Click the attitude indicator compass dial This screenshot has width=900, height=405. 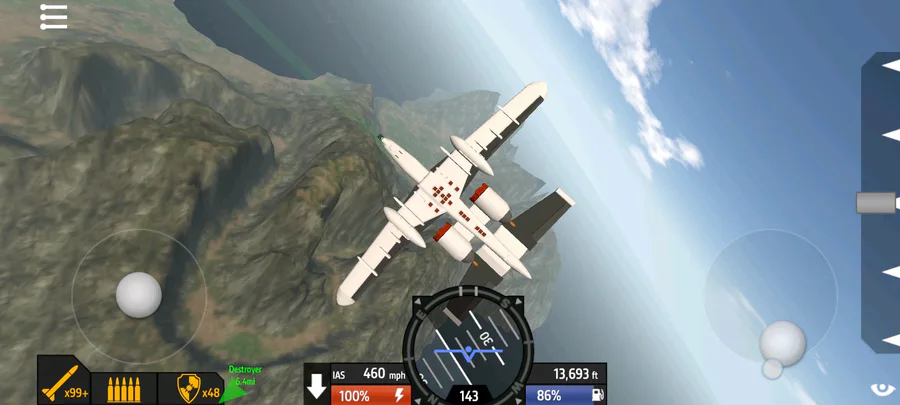pos(468,343)
